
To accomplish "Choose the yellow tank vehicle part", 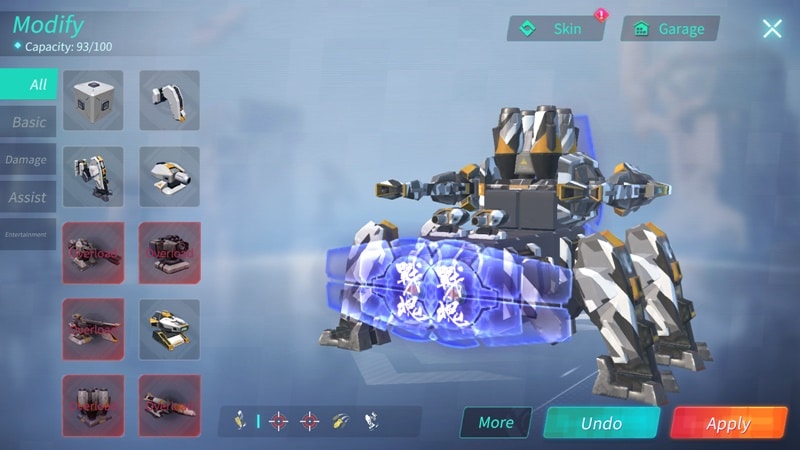I will pos(169,329).
